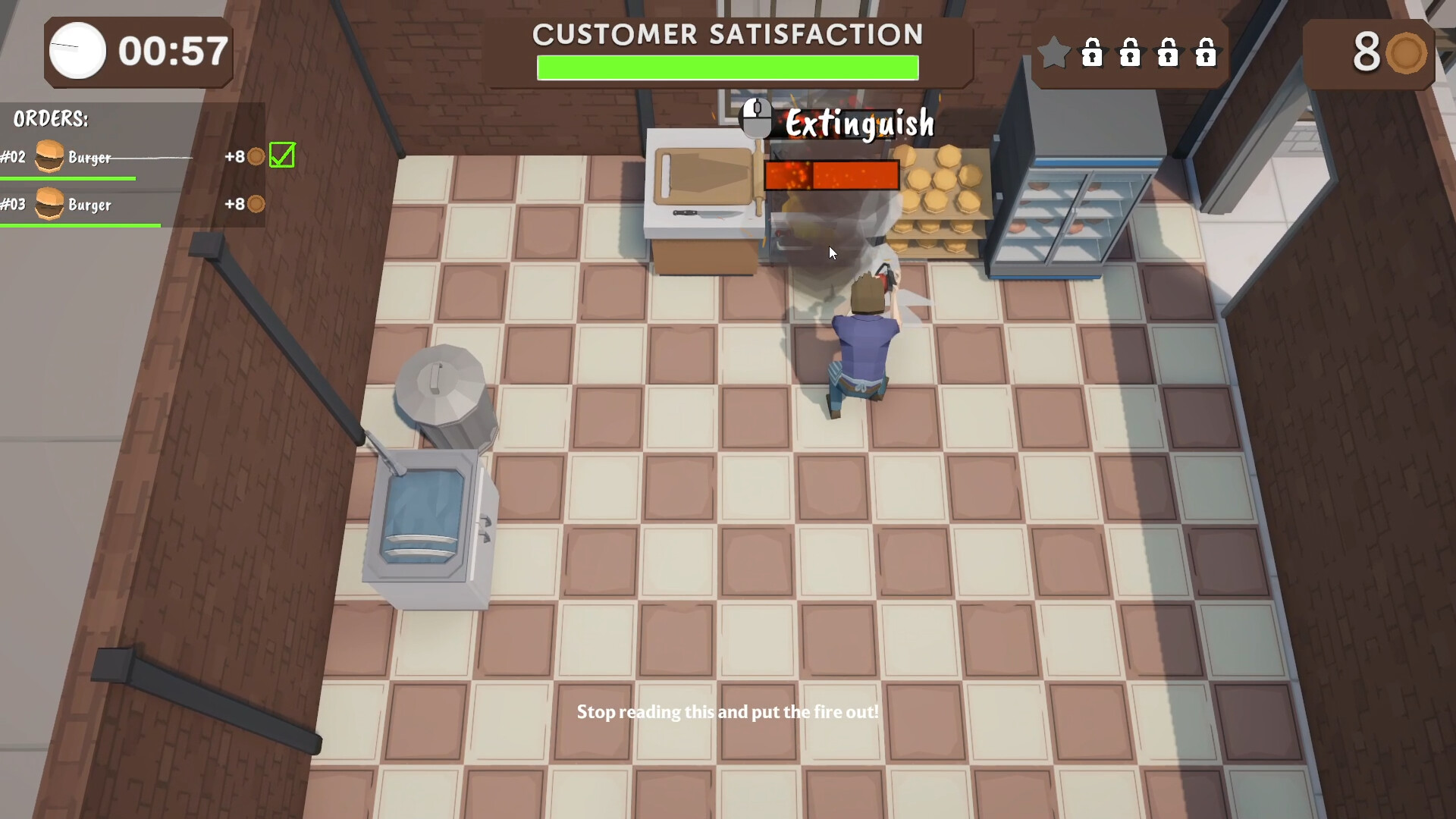Image resolution: width=1456 pixels, height=819 pixels.
Task: Click the 'Stop reading this' hint text
Action: [x=726, y=712]
